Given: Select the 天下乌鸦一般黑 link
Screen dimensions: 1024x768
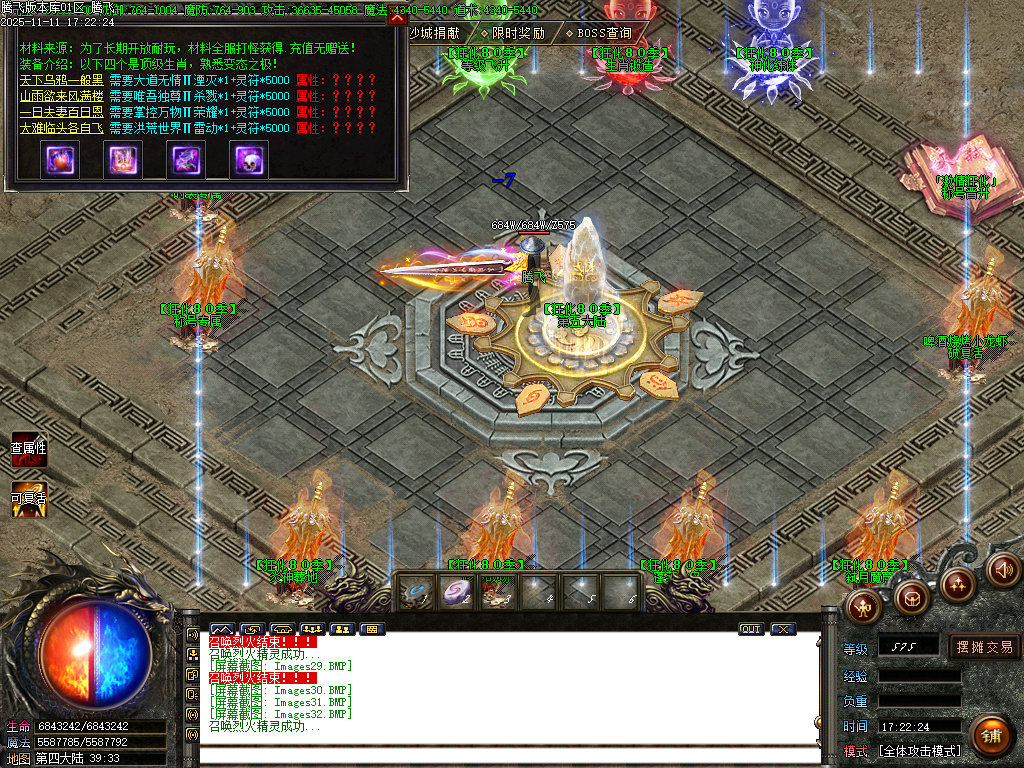Looking at the screenshot, I should point(61,80).
